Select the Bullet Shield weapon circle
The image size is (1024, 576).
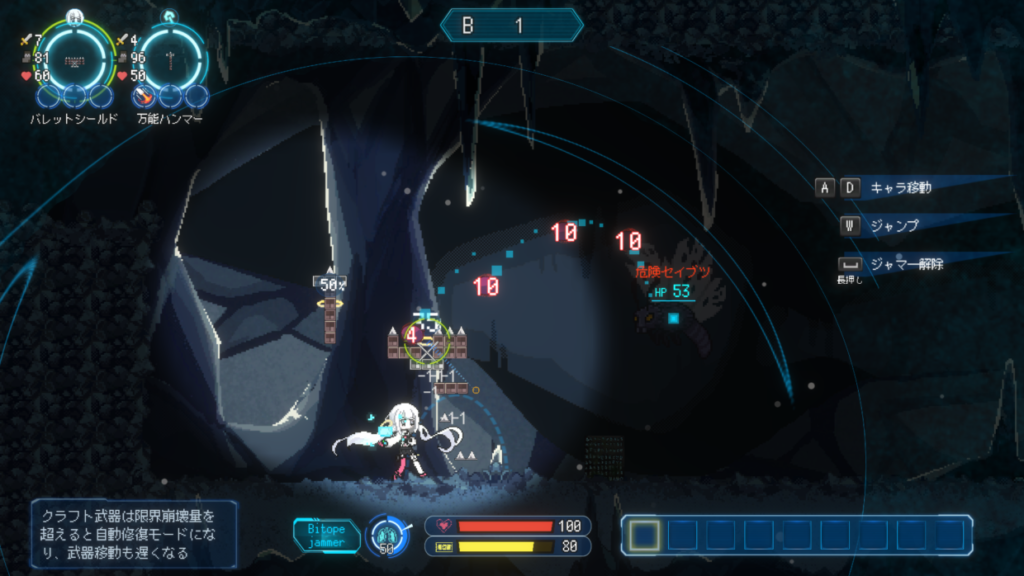[x=73, y=56]
